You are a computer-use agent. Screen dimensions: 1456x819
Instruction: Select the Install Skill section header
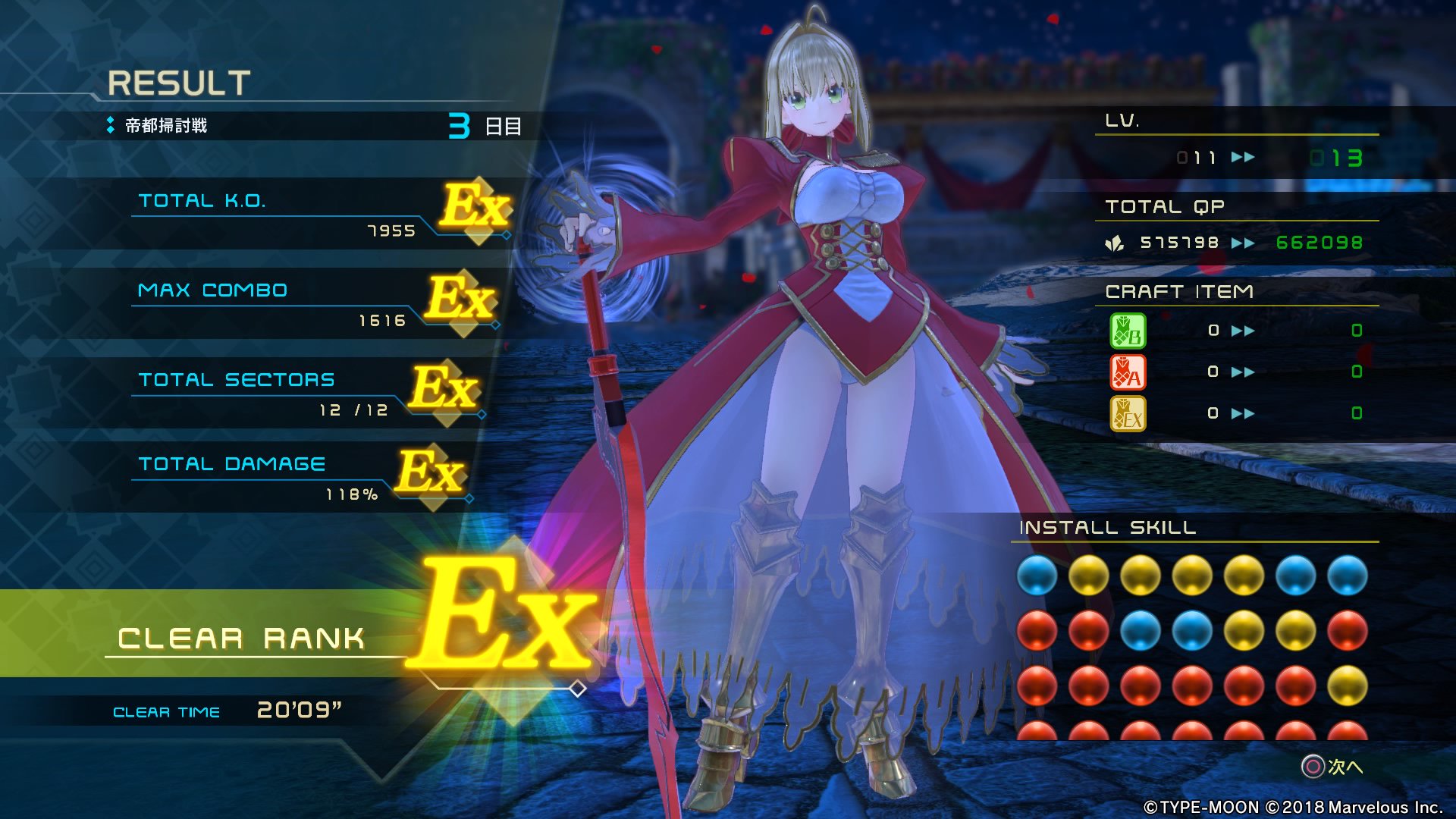[1107, 530]
